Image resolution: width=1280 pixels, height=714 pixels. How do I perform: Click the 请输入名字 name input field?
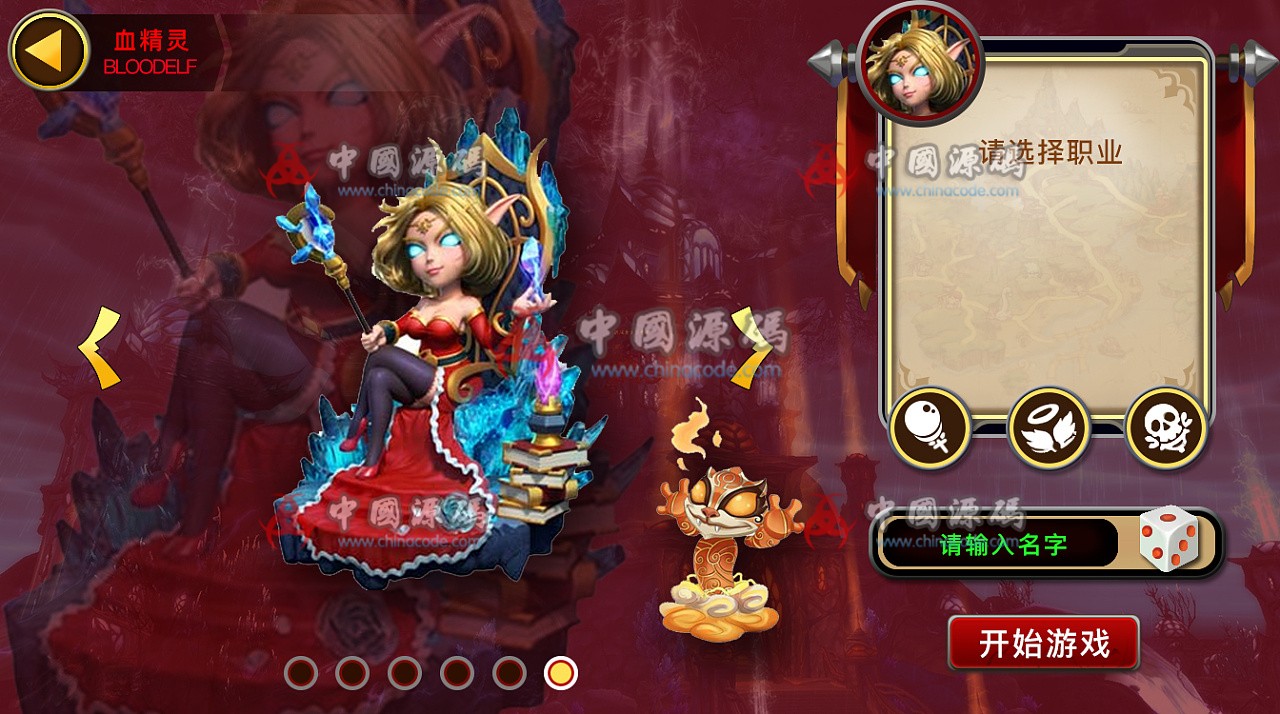(1000, 544)
